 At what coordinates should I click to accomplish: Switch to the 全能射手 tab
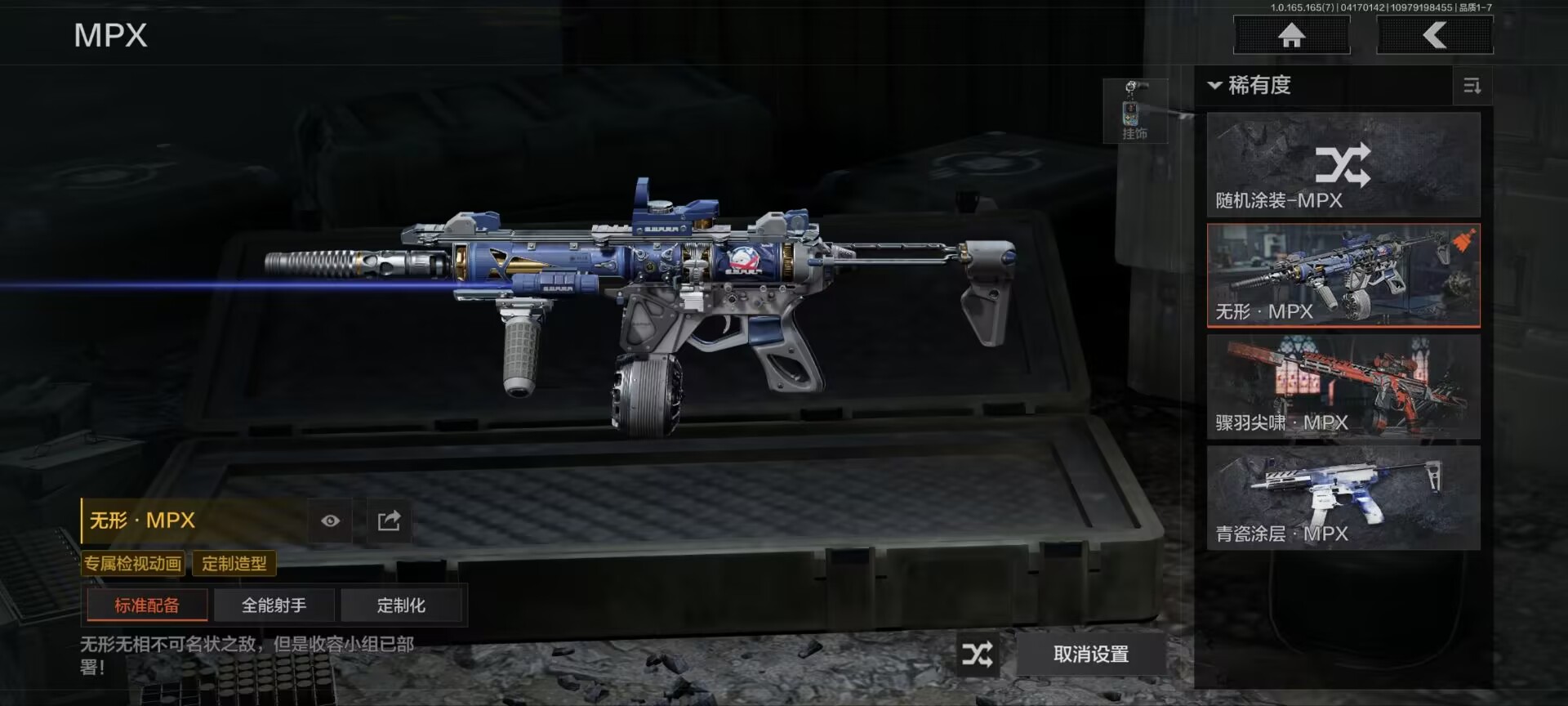(274, 605)
